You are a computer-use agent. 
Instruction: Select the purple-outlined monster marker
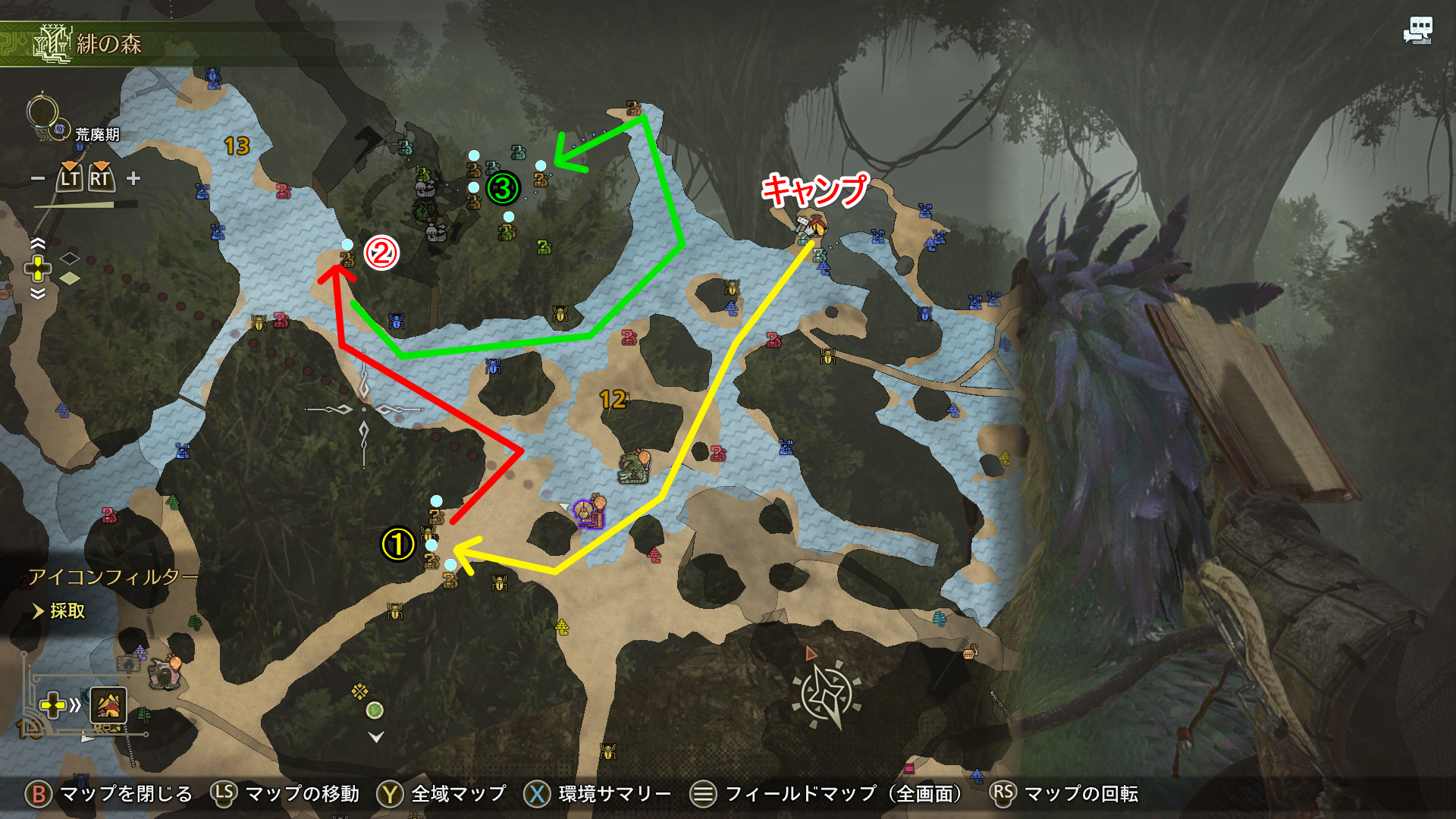[588, 513]
